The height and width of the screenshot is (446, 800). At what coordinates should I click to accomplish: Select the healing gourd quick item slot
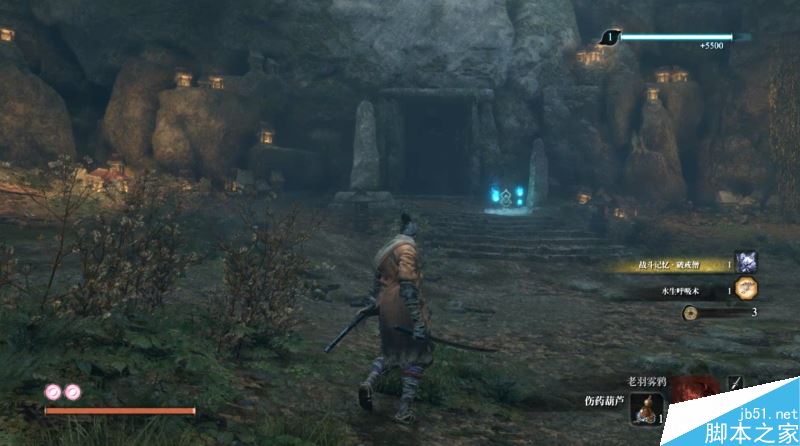pos(647,409)
